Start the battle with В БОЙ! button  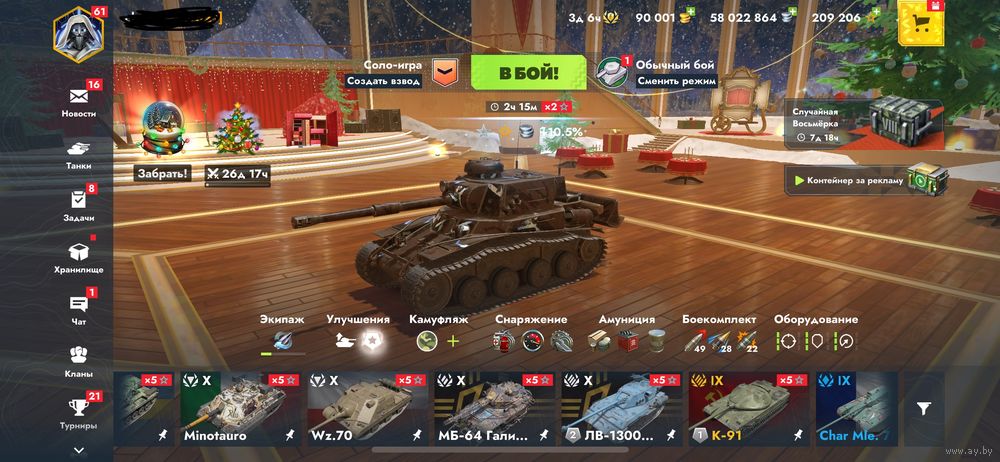coord(528,73)
